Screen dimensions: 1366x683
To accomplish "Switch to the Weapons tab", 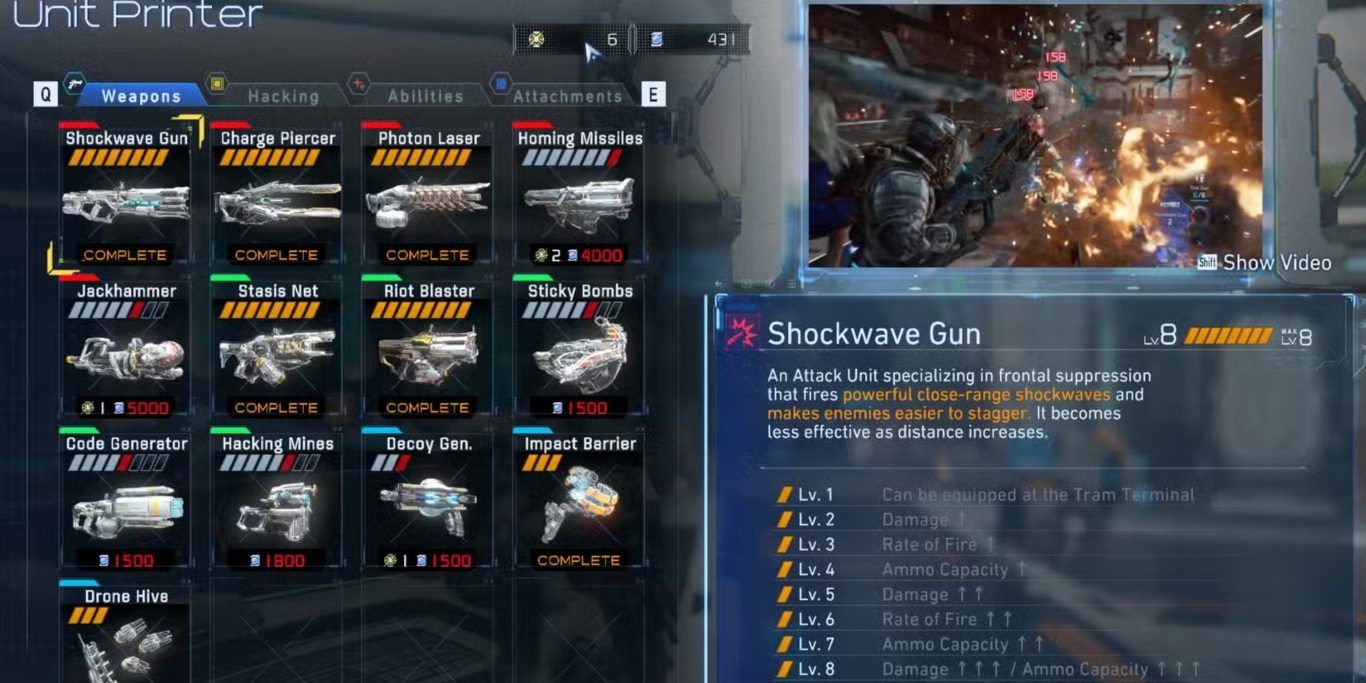I will pyautogui.click(x=141, y=96).
